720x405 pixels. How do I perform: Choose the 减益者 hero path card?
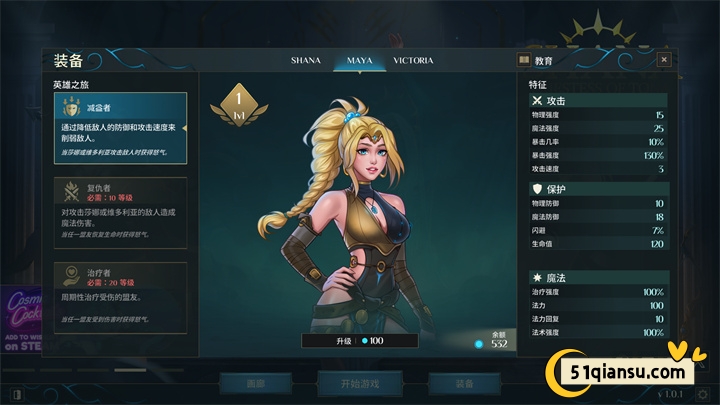(x=120, y=128)
